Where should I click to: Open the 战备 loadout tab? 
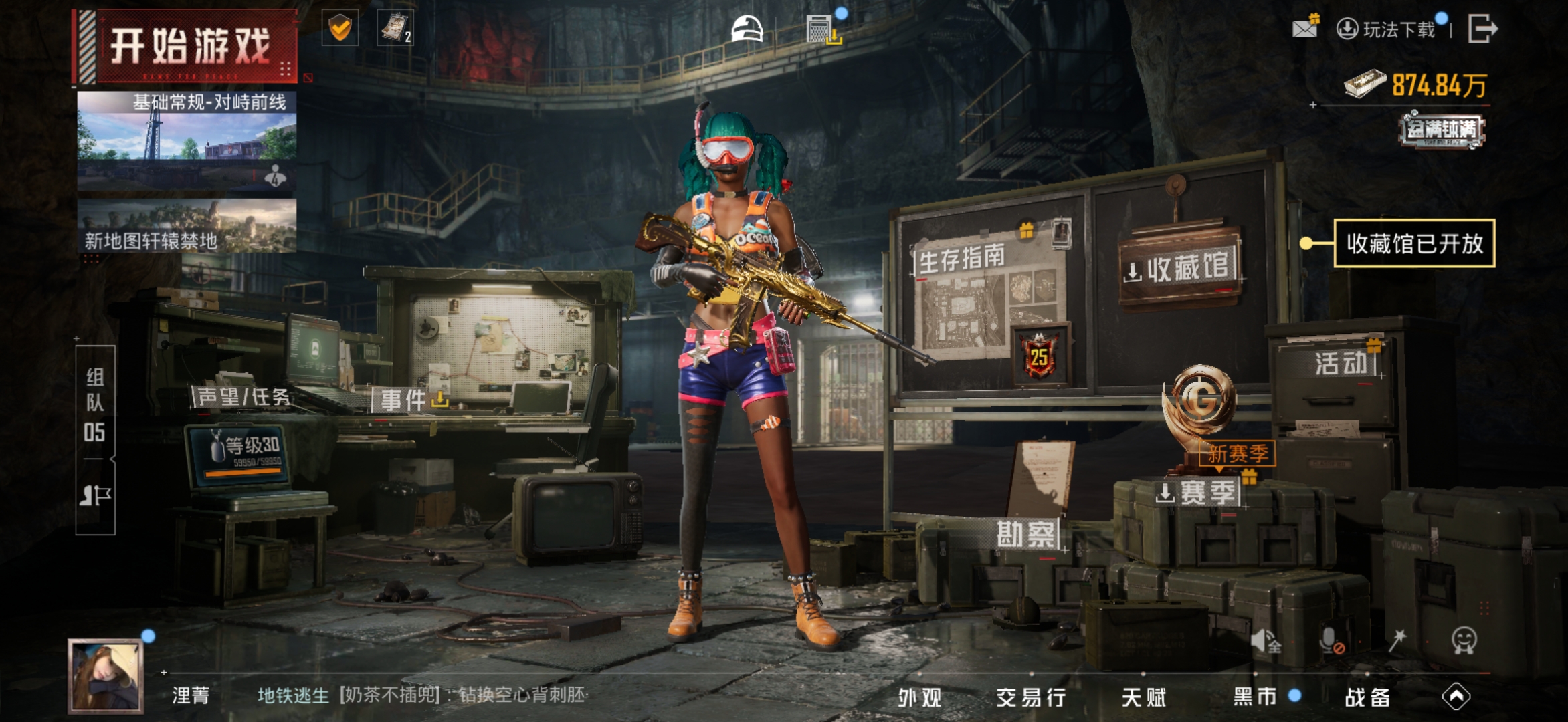(x=1367, y=697)
